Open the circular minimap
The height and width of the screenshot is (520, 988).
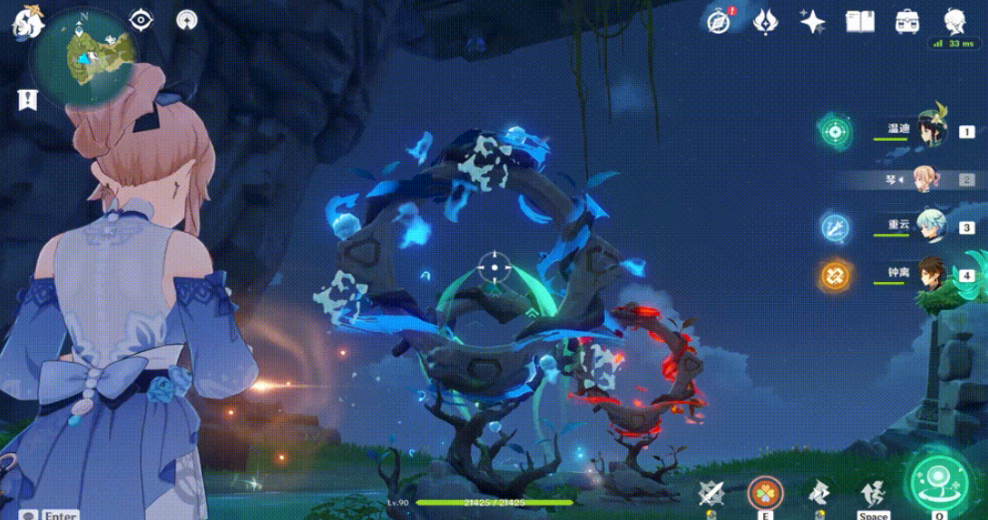pos(82,57)
